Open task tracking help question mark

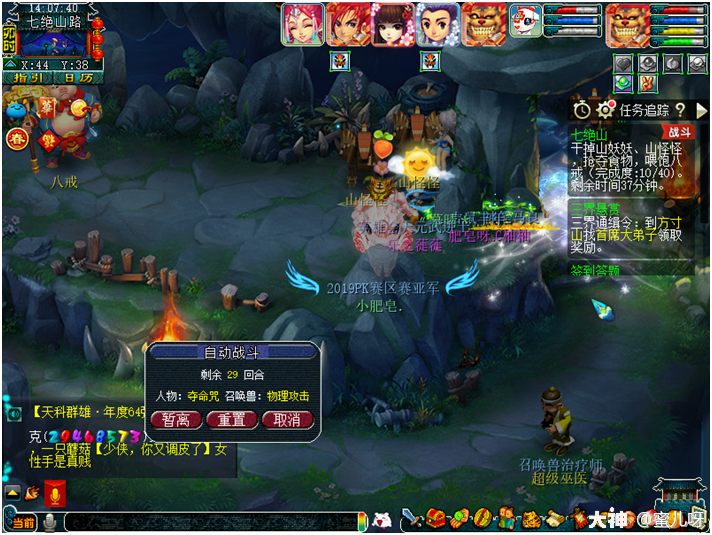coord(678,109)
